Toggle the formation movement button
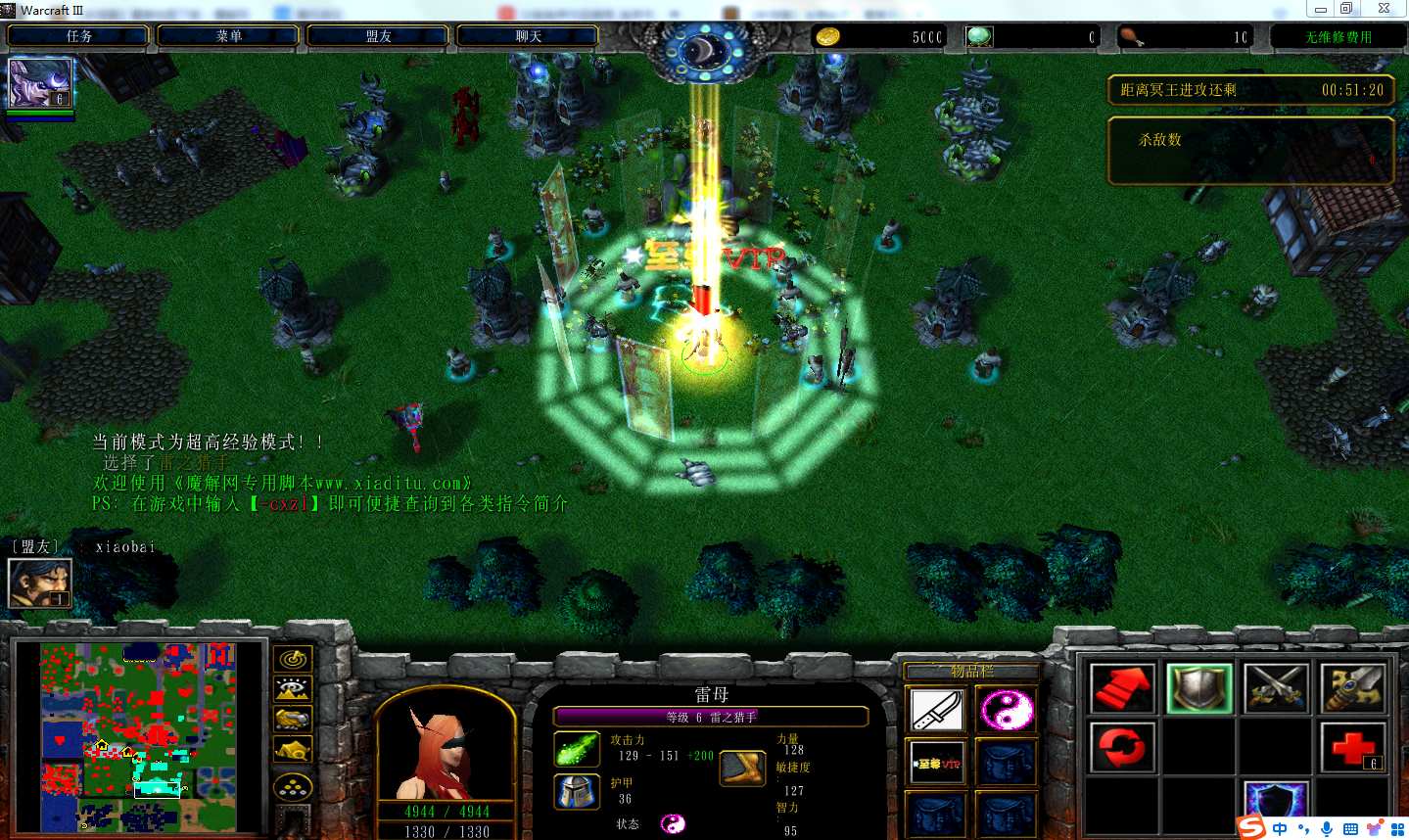 (293, 787)
